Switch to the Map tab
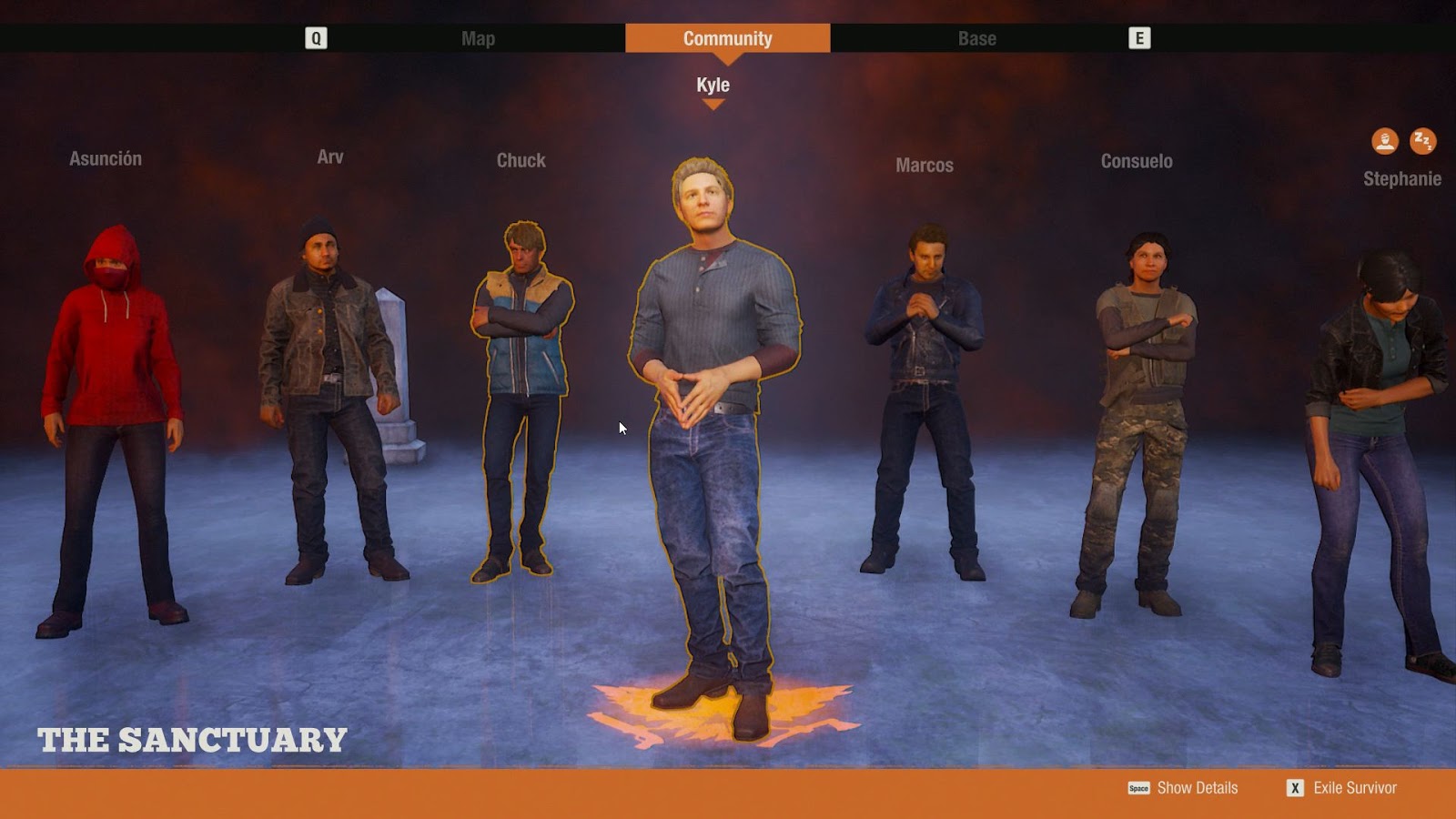1456x819 pixels. [480, 38]
